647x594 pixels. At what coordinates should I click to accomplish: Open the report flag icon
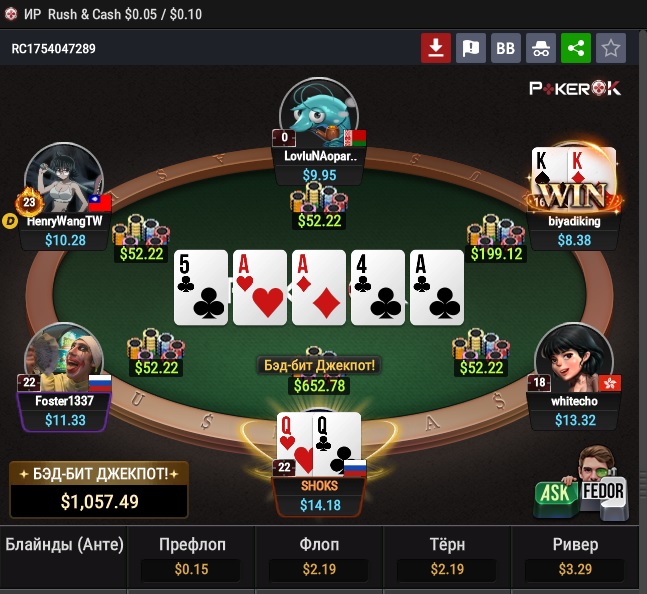471,48
